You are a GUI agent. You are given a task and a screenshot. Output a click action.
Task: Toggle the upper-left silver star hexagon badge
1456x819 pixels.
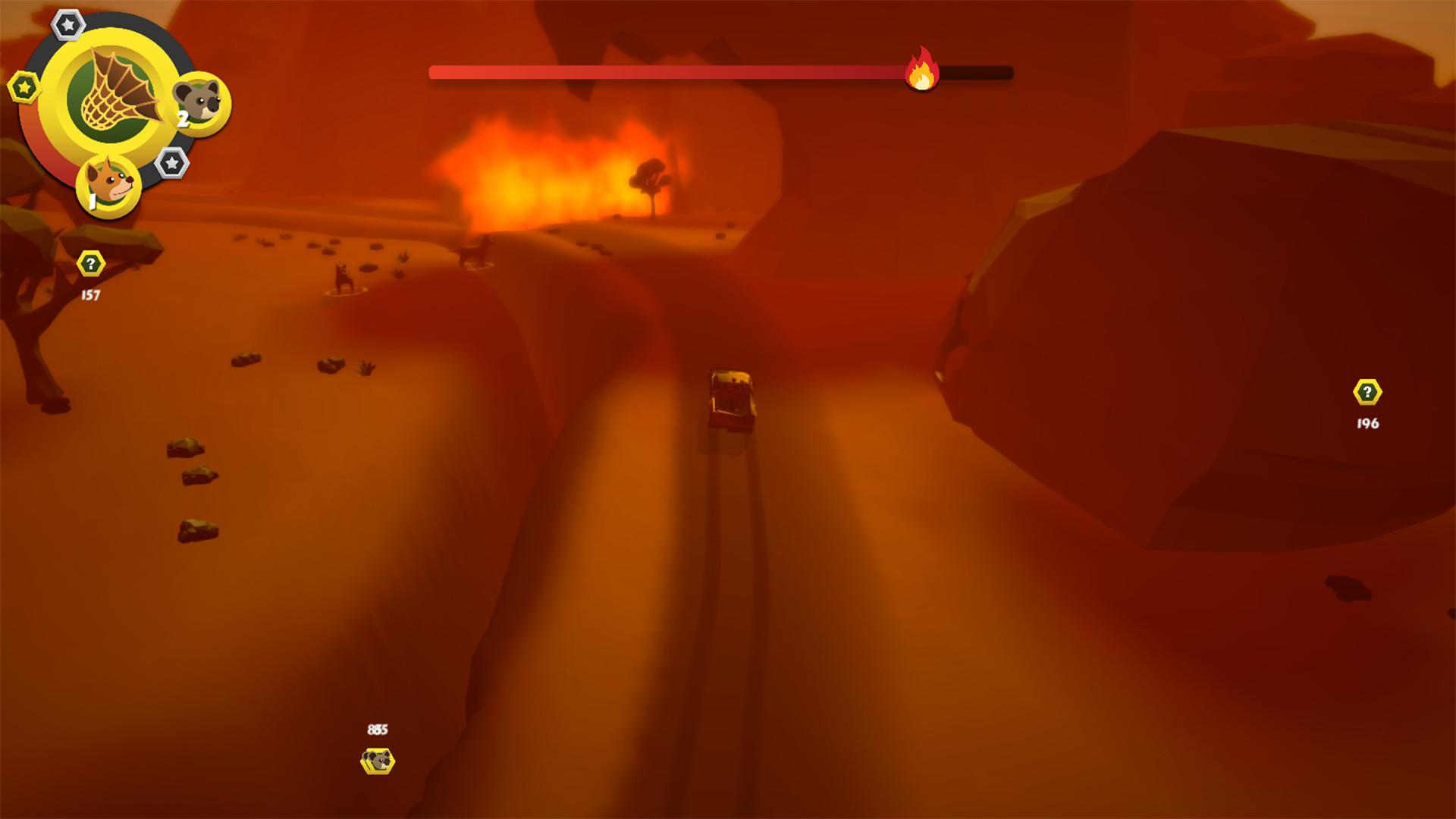coord(67,25)
